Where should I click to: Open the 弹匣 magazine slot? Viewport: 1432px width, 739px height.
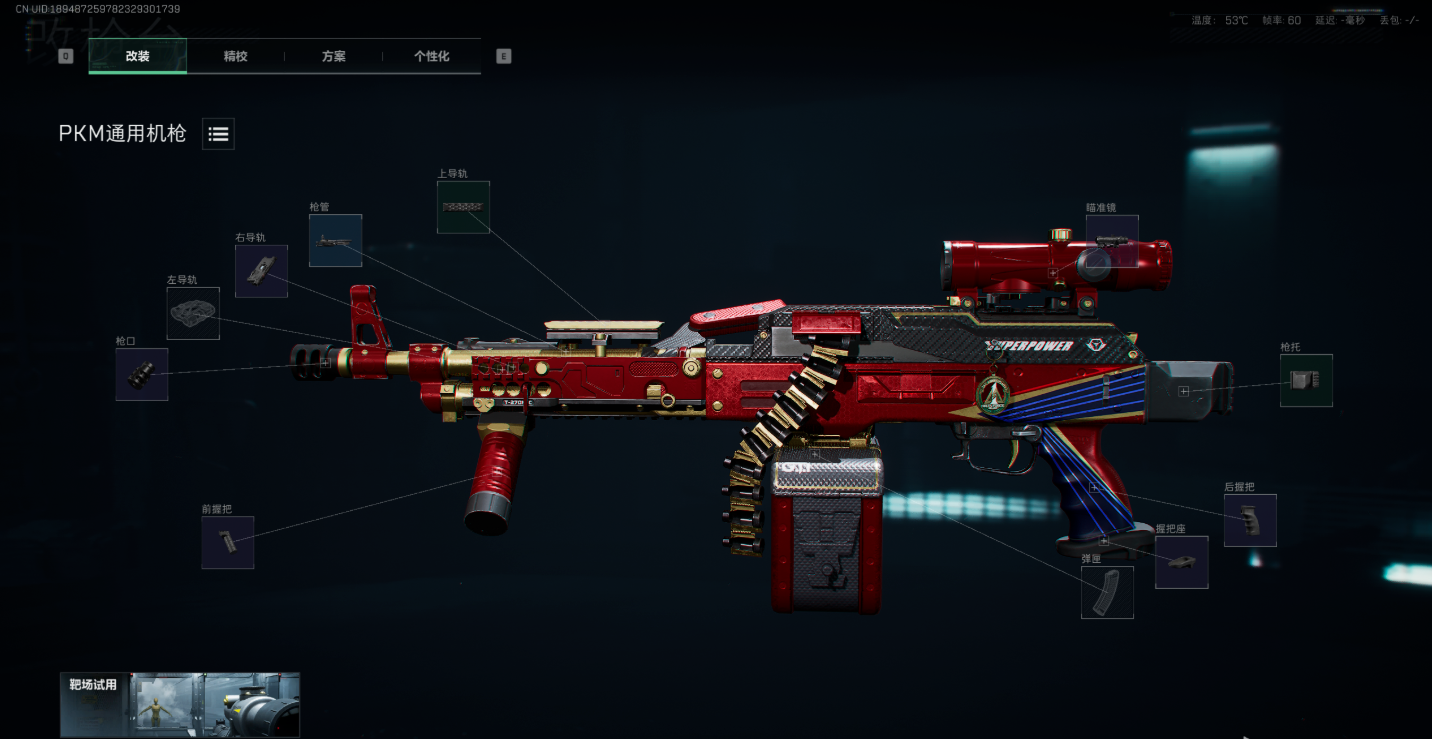pyautogui.click(x=1107, y=592)
